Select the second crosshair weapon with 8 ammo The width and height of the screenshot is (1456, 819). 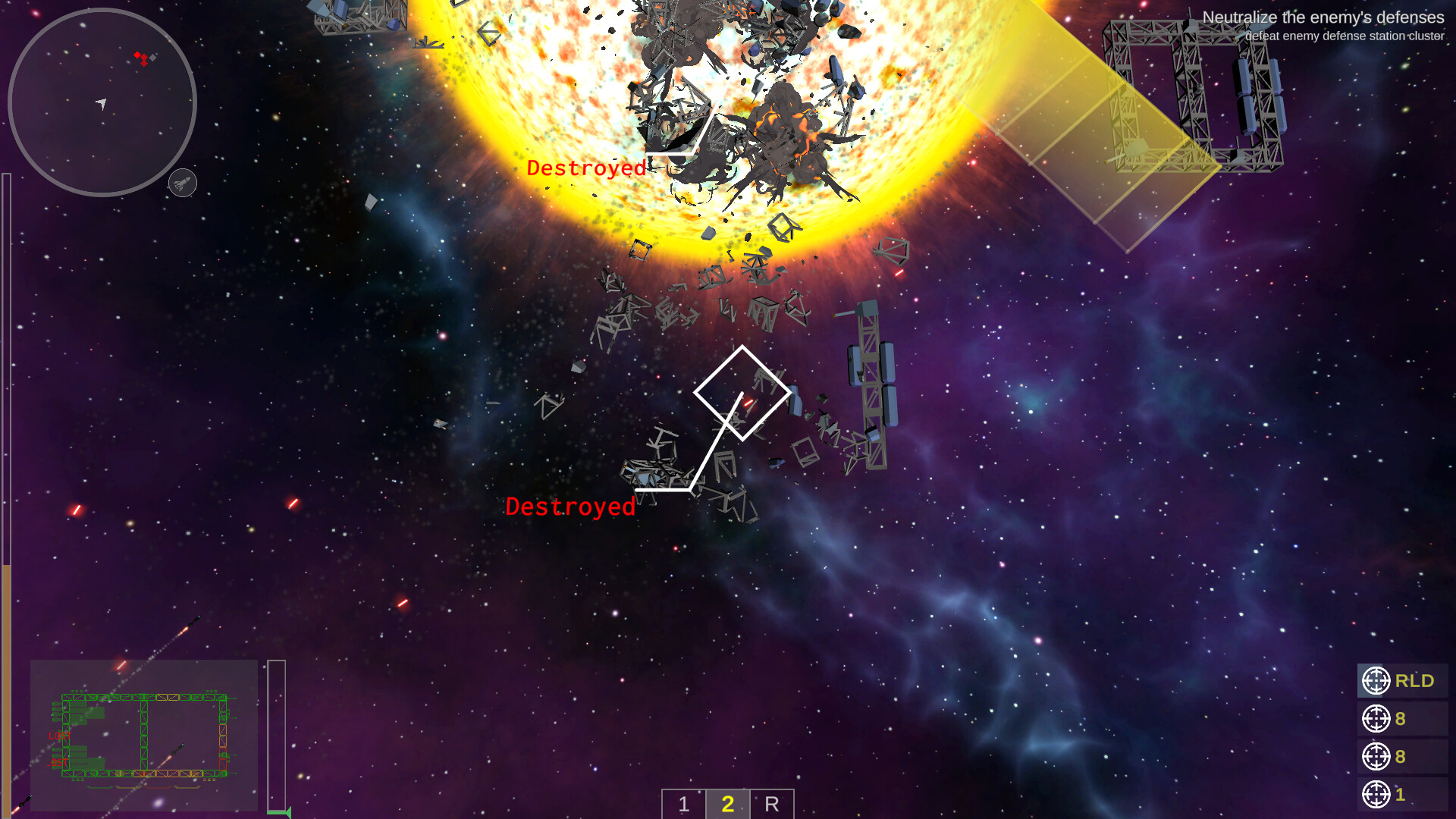pos(1376,756)
